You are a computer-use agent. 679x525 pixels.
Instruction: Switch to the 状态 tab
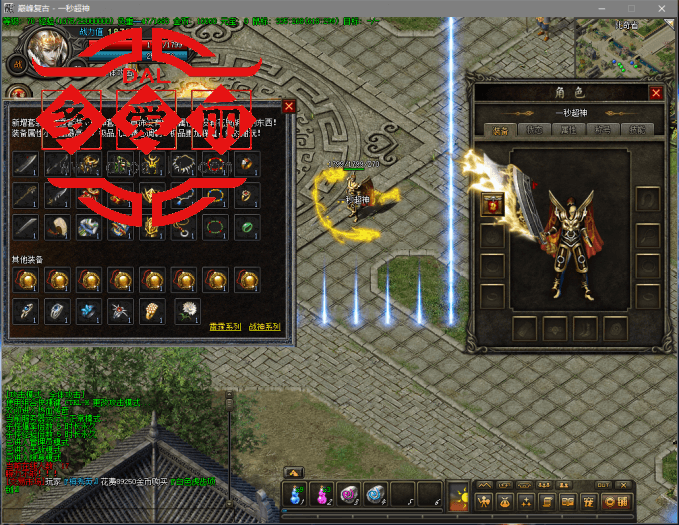534,130
